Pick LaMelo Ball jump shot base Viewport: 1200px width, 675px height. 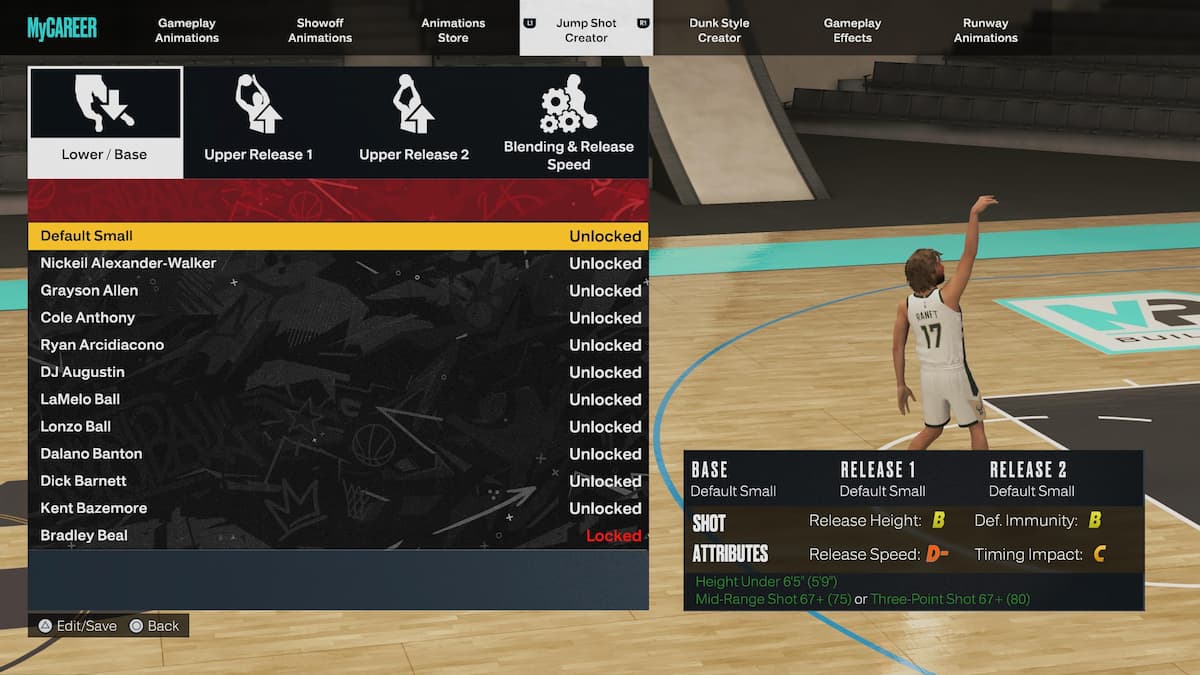click(x=338, y=399)
